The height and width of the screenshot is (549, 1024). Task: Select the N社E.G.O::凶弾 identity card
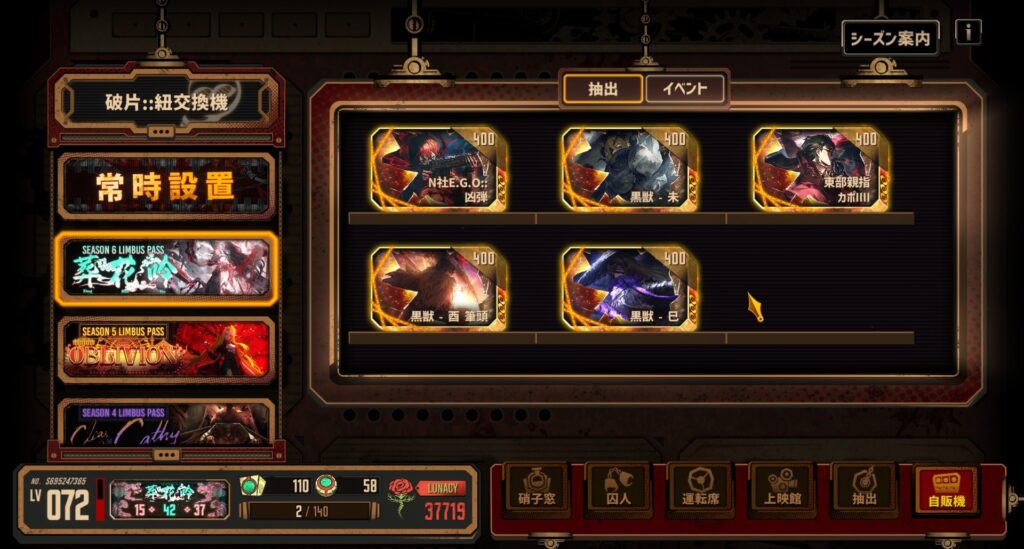click(x=440, y=168)
